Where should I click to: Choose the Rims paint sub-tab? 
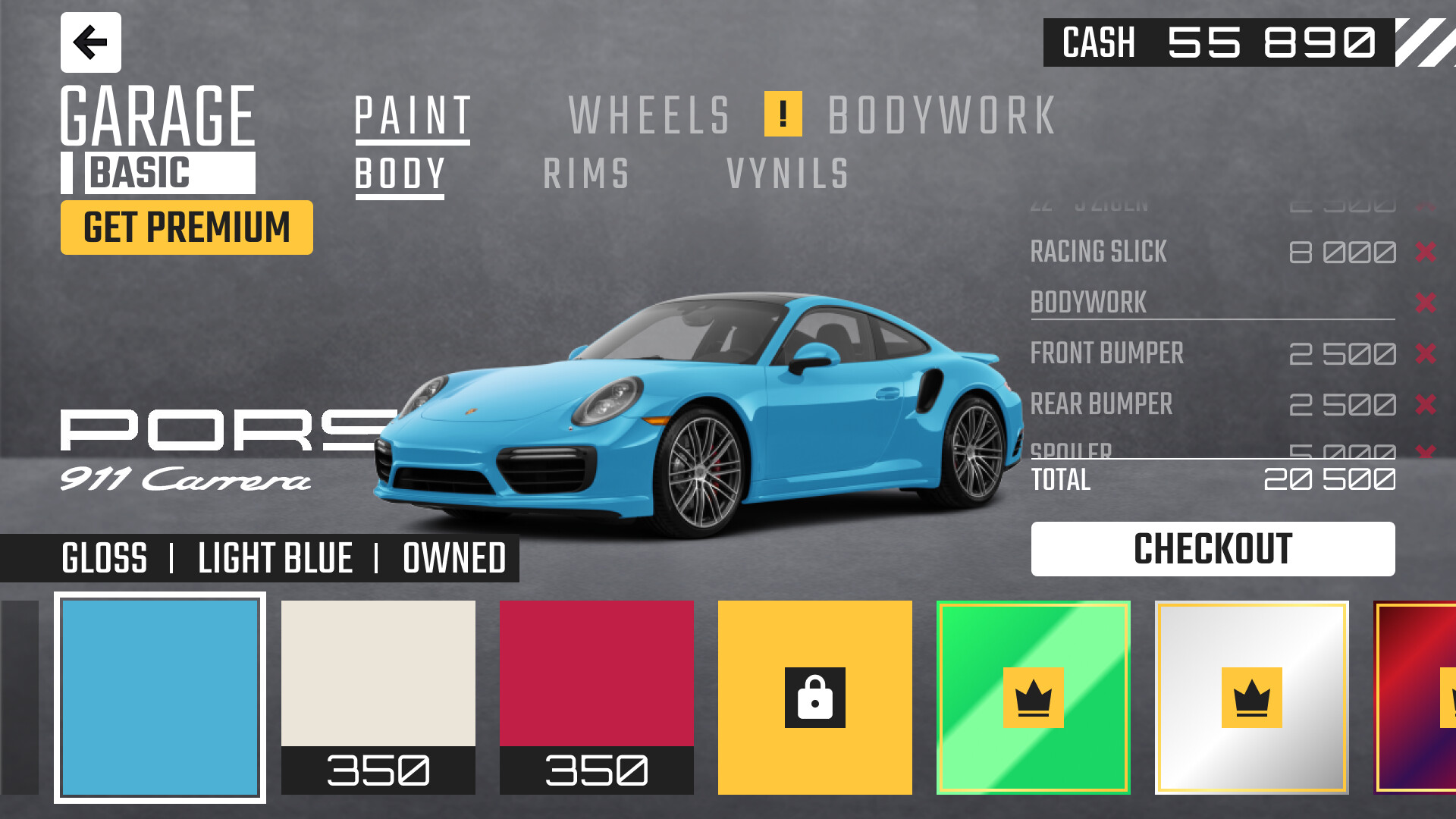586,174
